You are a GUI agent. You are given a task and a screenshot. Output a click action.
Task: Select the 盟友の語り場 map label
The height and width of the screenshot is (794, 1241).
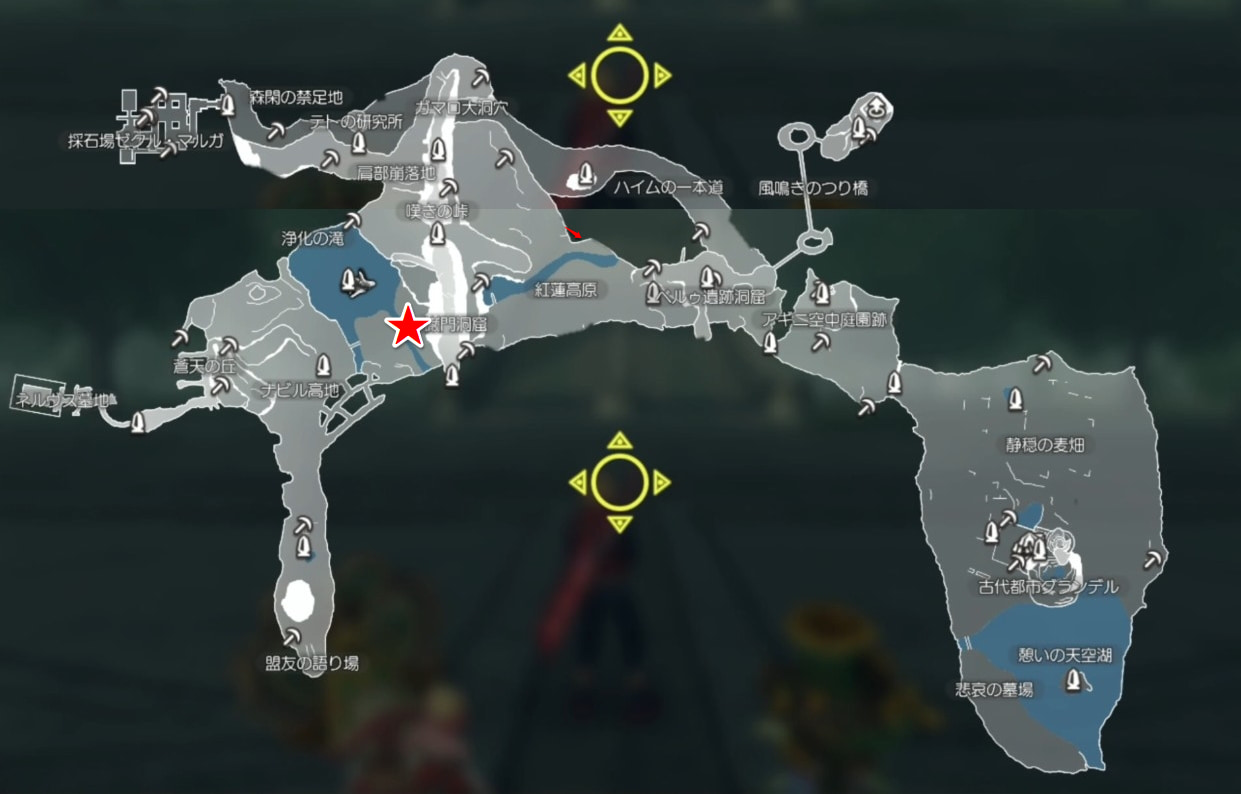(x=312, y=663)
